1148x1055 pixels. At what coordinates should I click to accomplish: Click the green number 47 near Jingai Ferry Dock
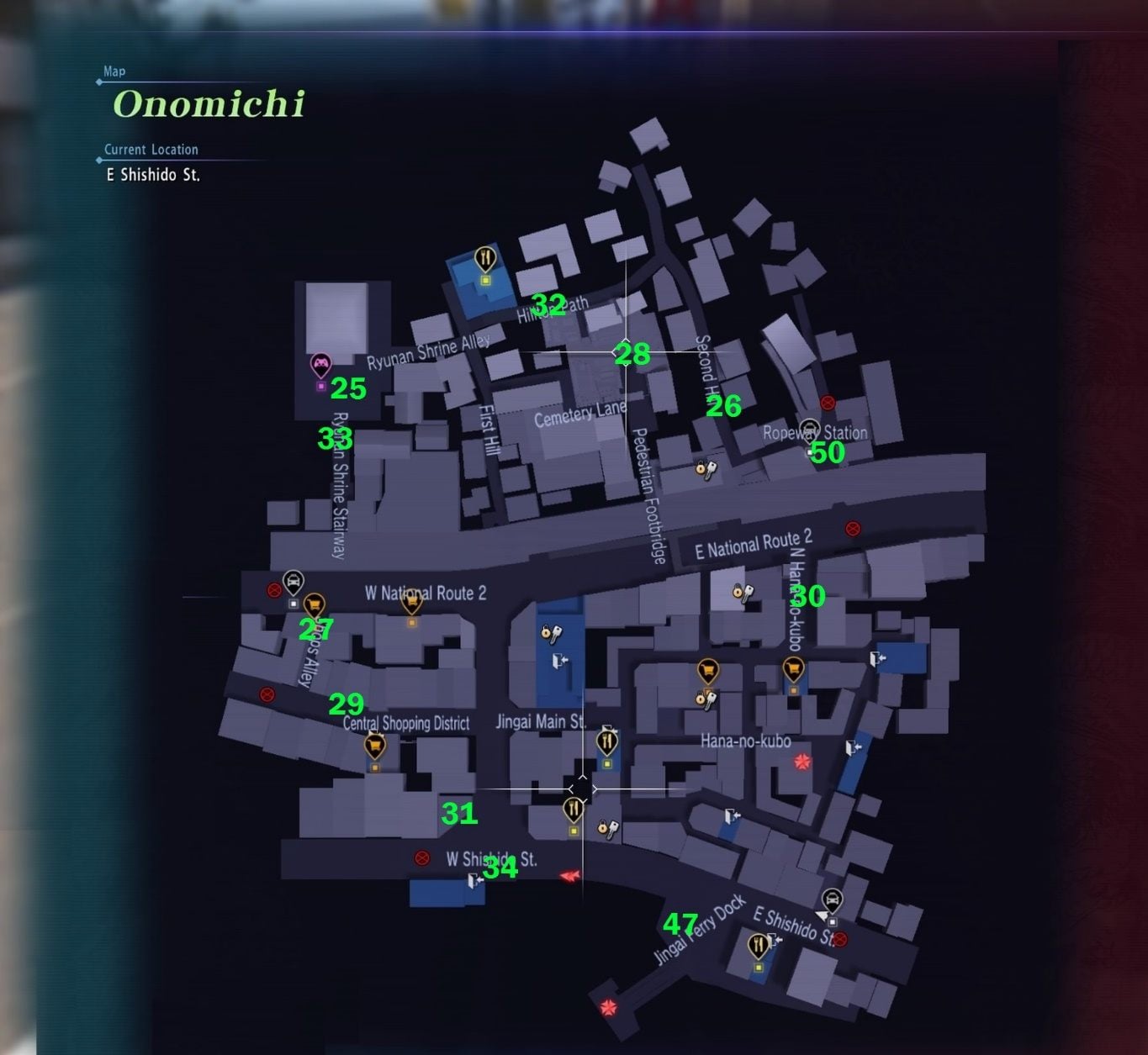pyautogui.click(x=682, y=924)
